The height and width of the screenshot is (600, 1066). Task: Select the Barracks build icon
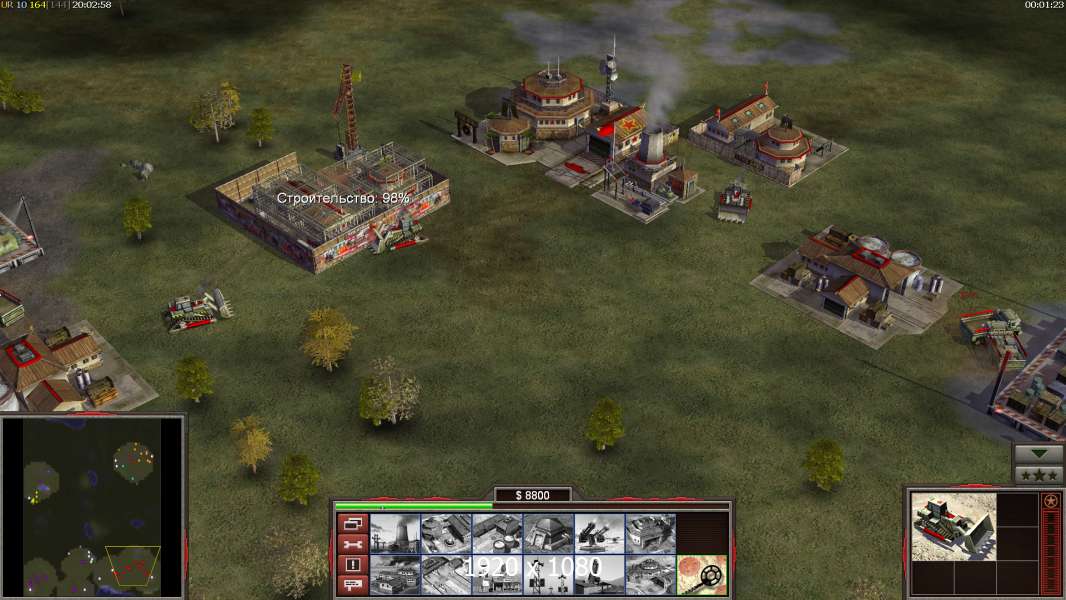pyautogui.click(x=445, y=533)
